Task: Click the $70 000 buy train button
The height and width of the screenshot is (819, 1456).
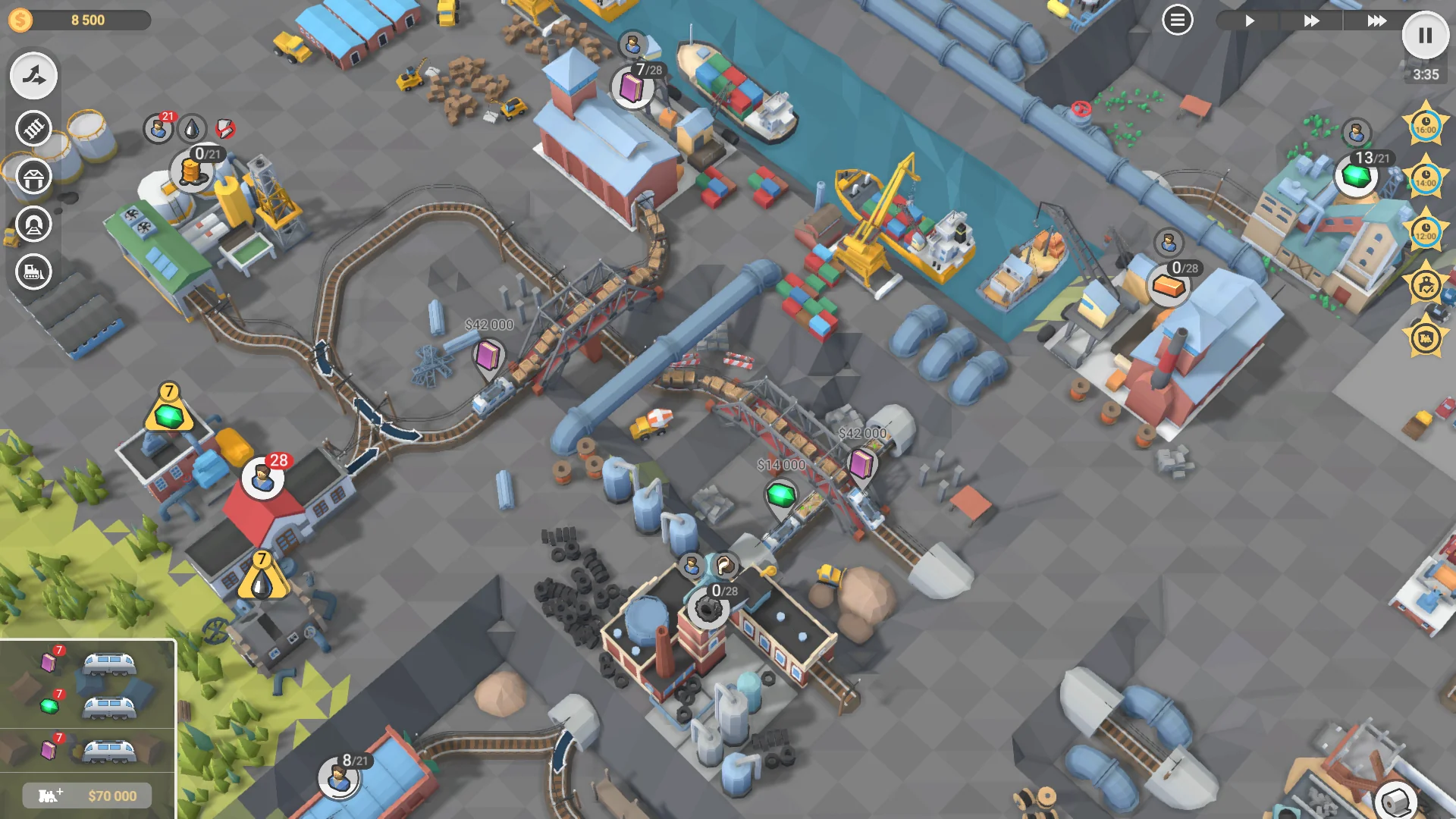Action: coord(86,795)
